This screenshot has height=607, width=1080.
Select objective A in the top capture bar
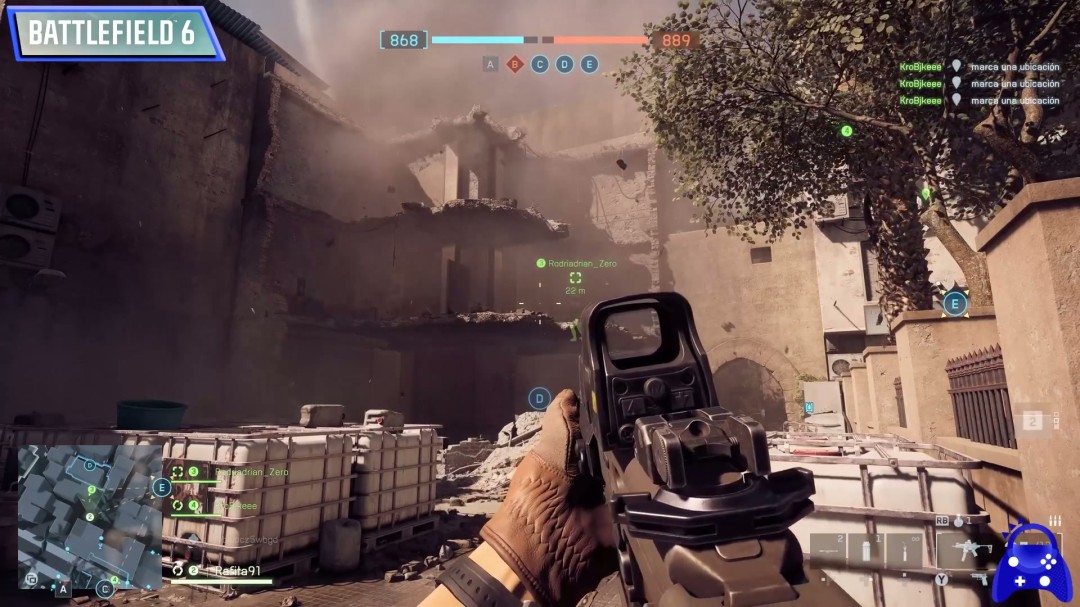click(x=490, y=64)
